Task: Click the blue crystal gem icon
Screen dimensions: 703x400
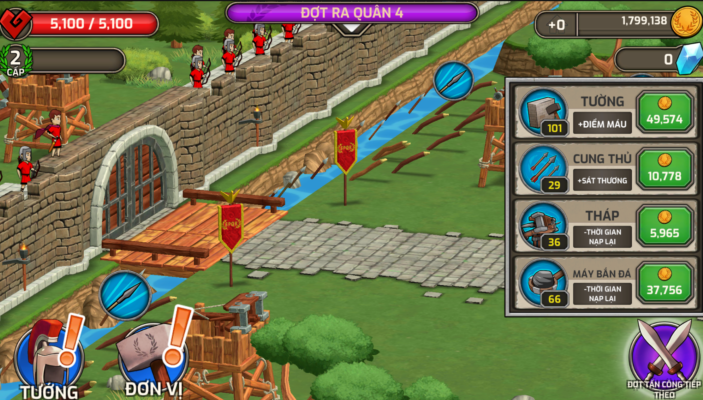Action: click(x=688, y=59)
